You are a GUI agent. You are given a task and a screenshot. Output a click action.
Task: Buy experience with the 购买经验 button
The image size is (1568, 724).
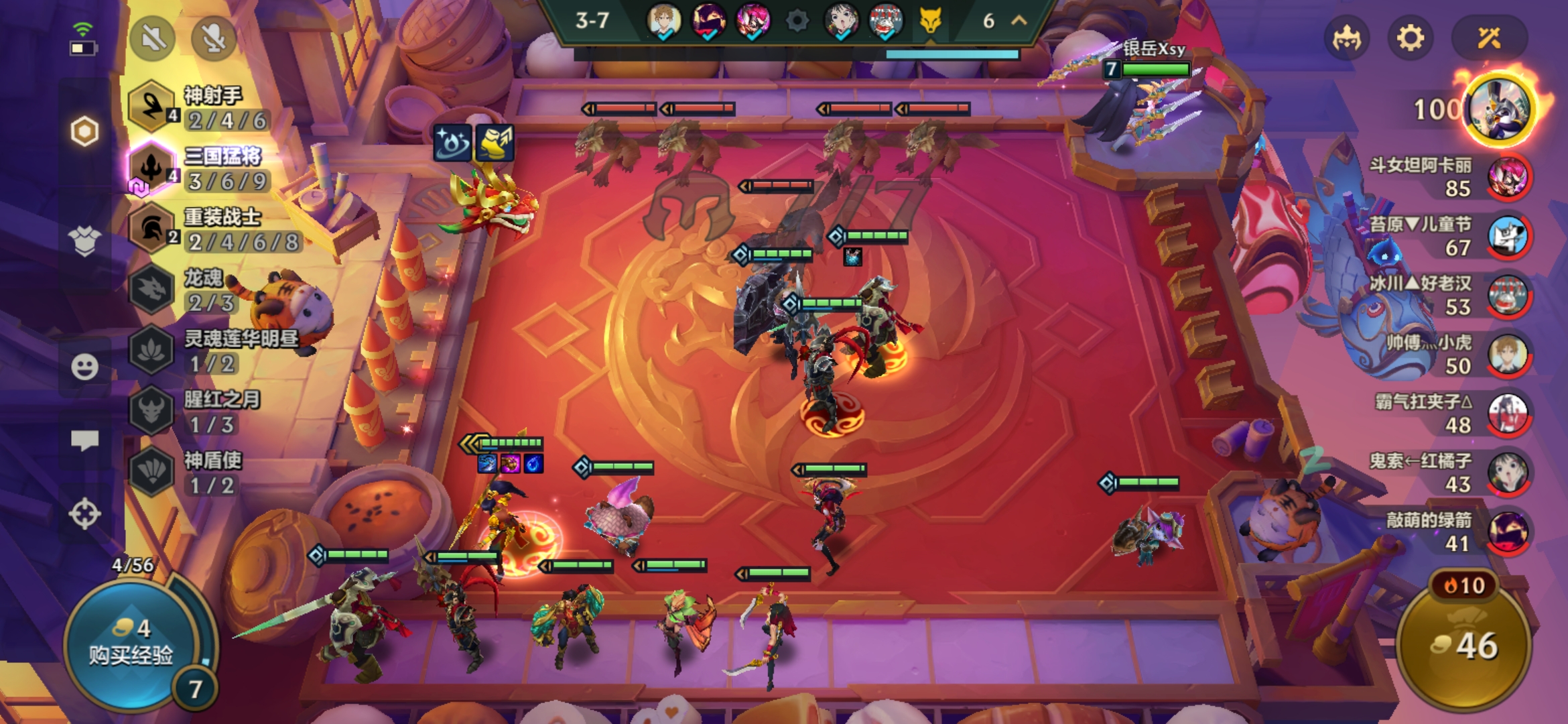tap(131, 644)
